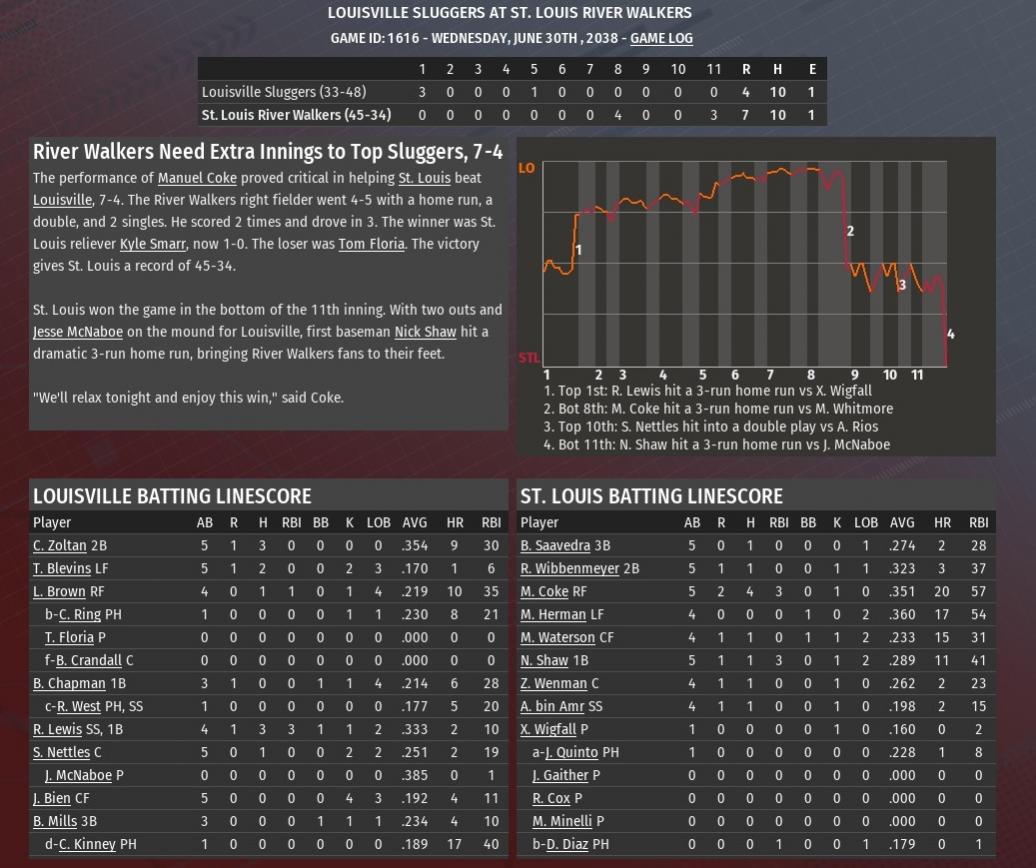Open Jesse McNaboe's player page from recap
The image size is (1036, 868).
[78, 332]
